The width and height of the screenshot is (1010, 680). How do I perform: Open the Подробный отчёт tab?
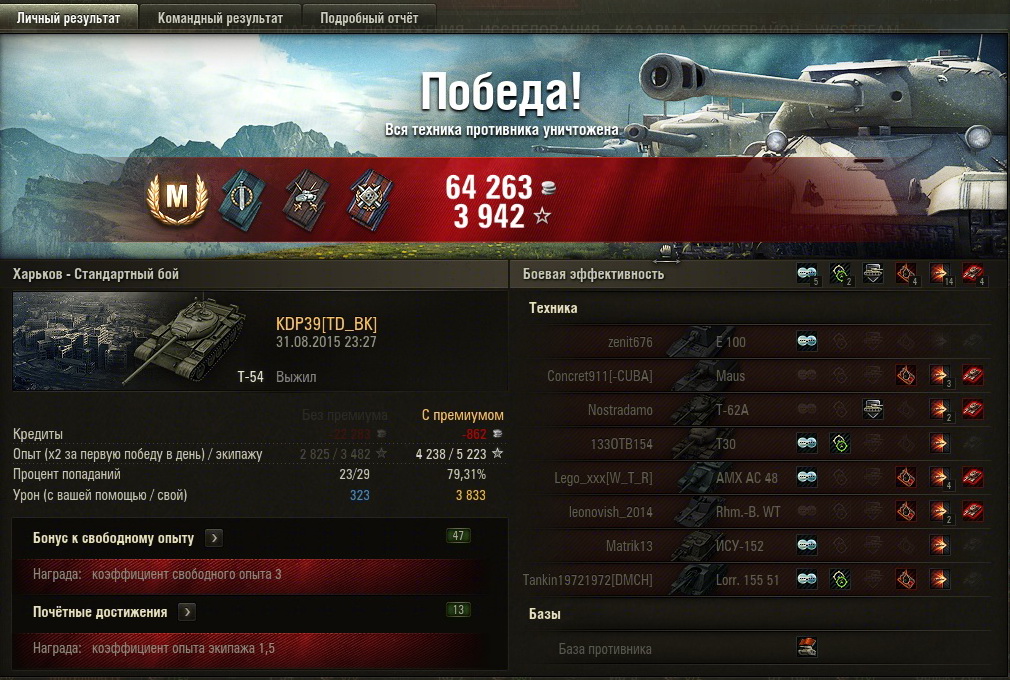[x=369, y=18]
